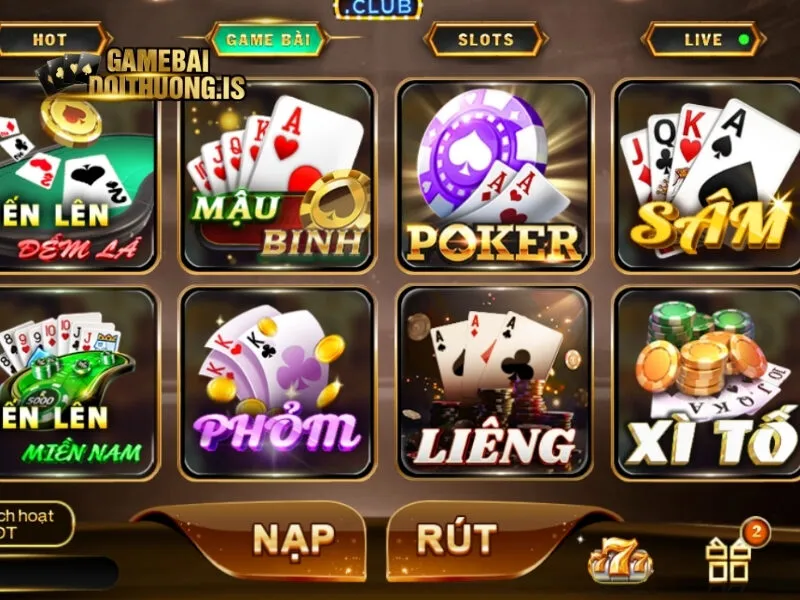Open the Mậu Binh card game
This screenshot has height=600, width=800.
[278, 176]
